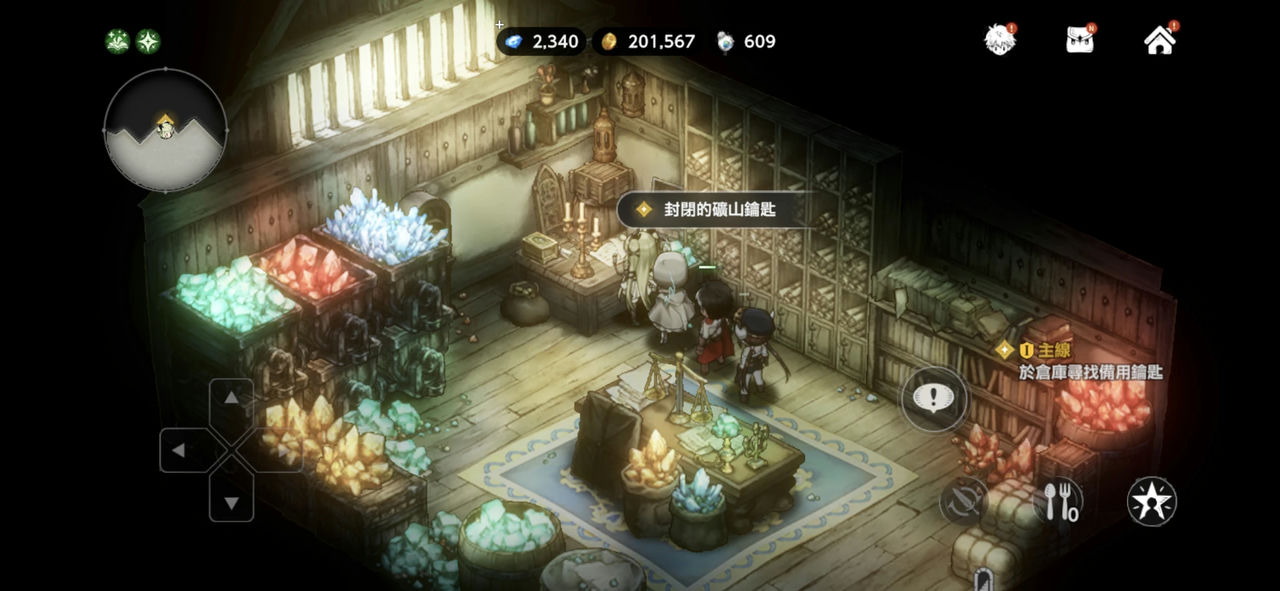Move up with the D-pad arrow
Viewport: 1280px width, 591px height.
click(231, 399)
